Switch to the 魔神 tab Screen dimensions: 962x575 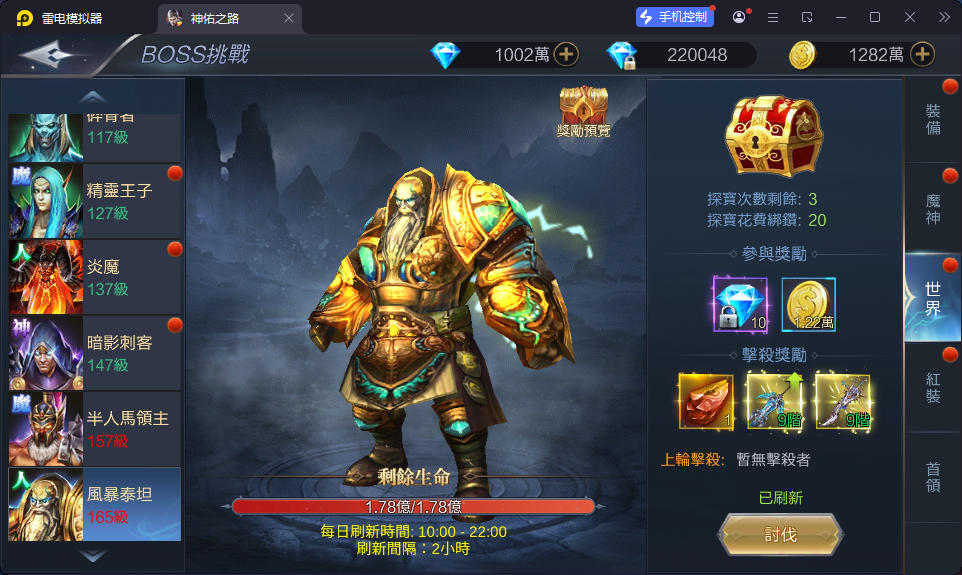[x=933, y=208]
